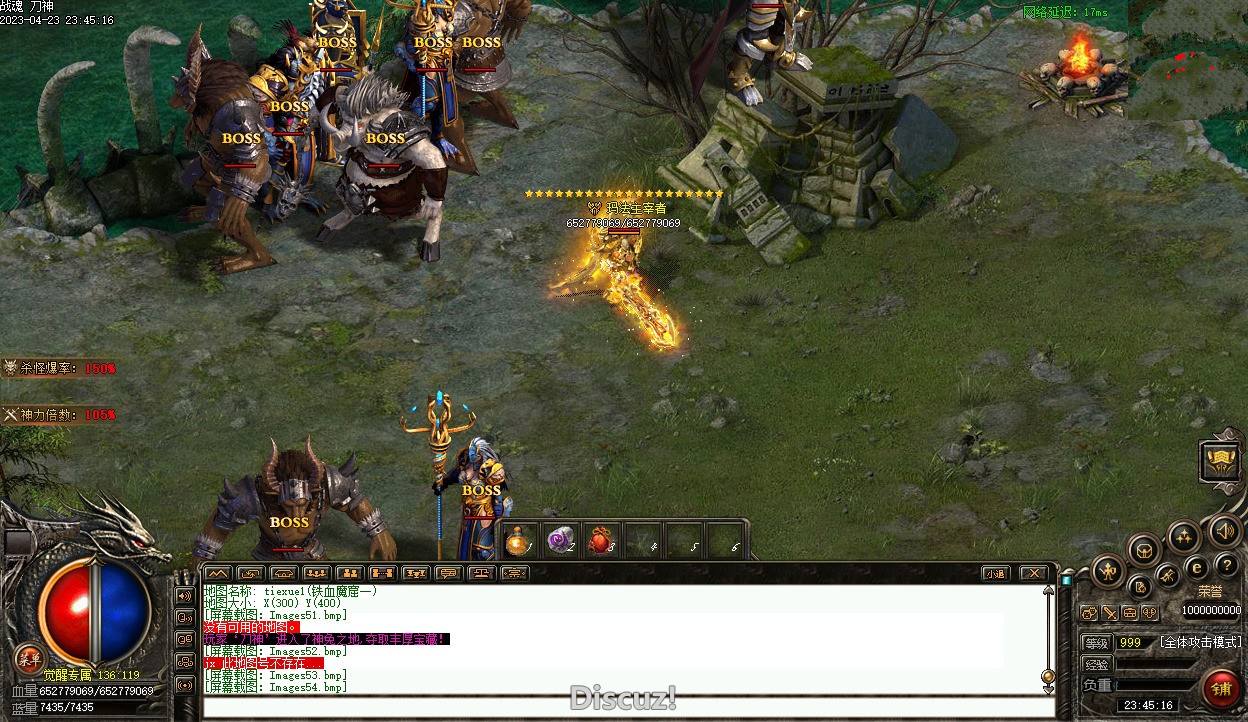Toggle the round speaker sound button
The image size is (1248, 722).
[1225, 531]
